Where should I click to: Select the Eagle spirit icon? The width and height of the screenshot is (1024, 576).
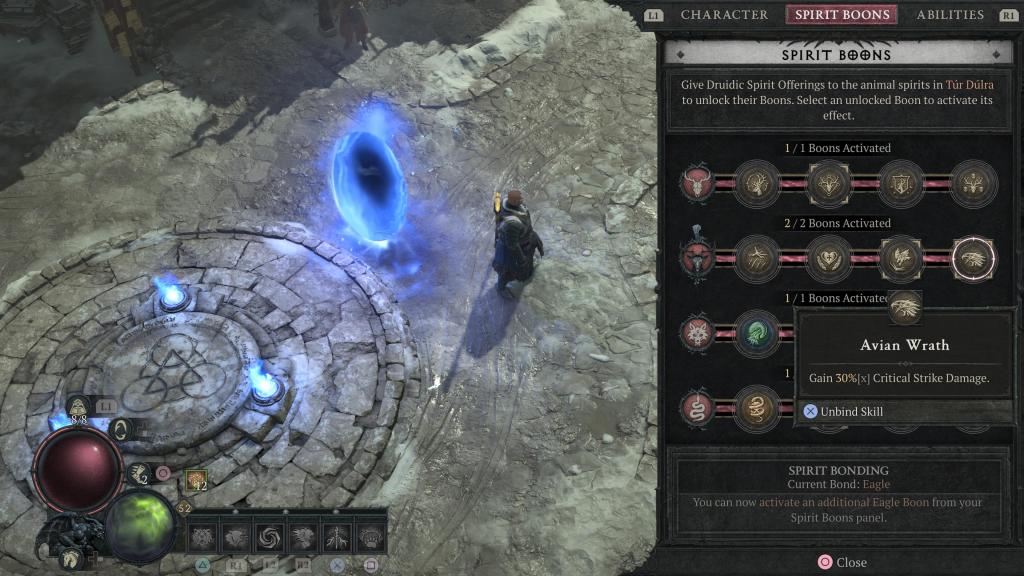click(697, 259)
